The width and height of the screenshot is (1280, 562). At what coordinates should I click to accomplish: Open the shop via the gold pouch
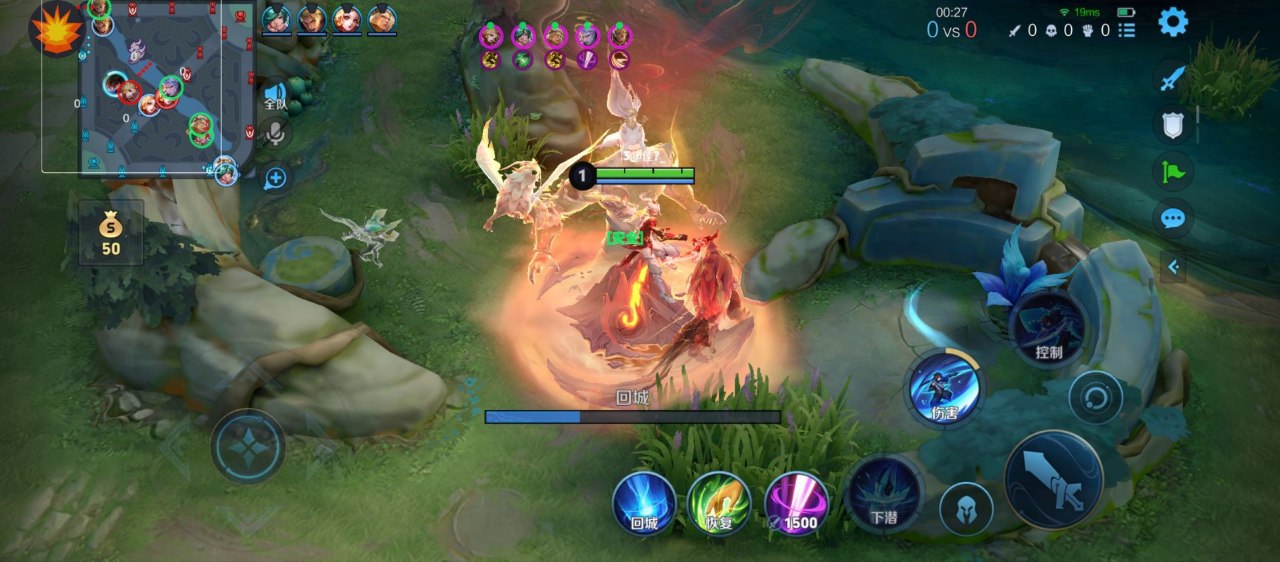pos(111,233)
